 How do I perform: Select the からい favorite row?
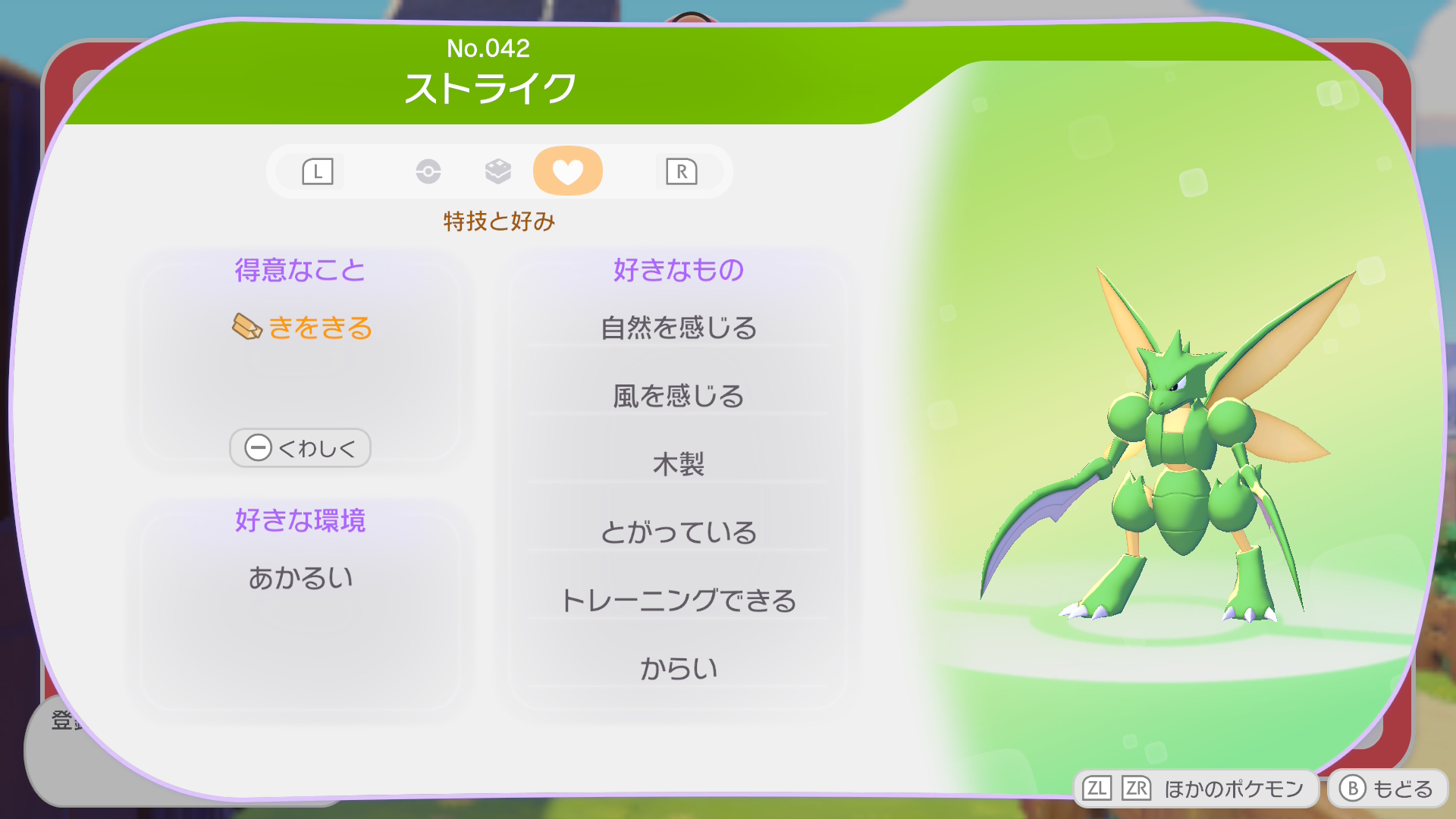tap(678, 668)
